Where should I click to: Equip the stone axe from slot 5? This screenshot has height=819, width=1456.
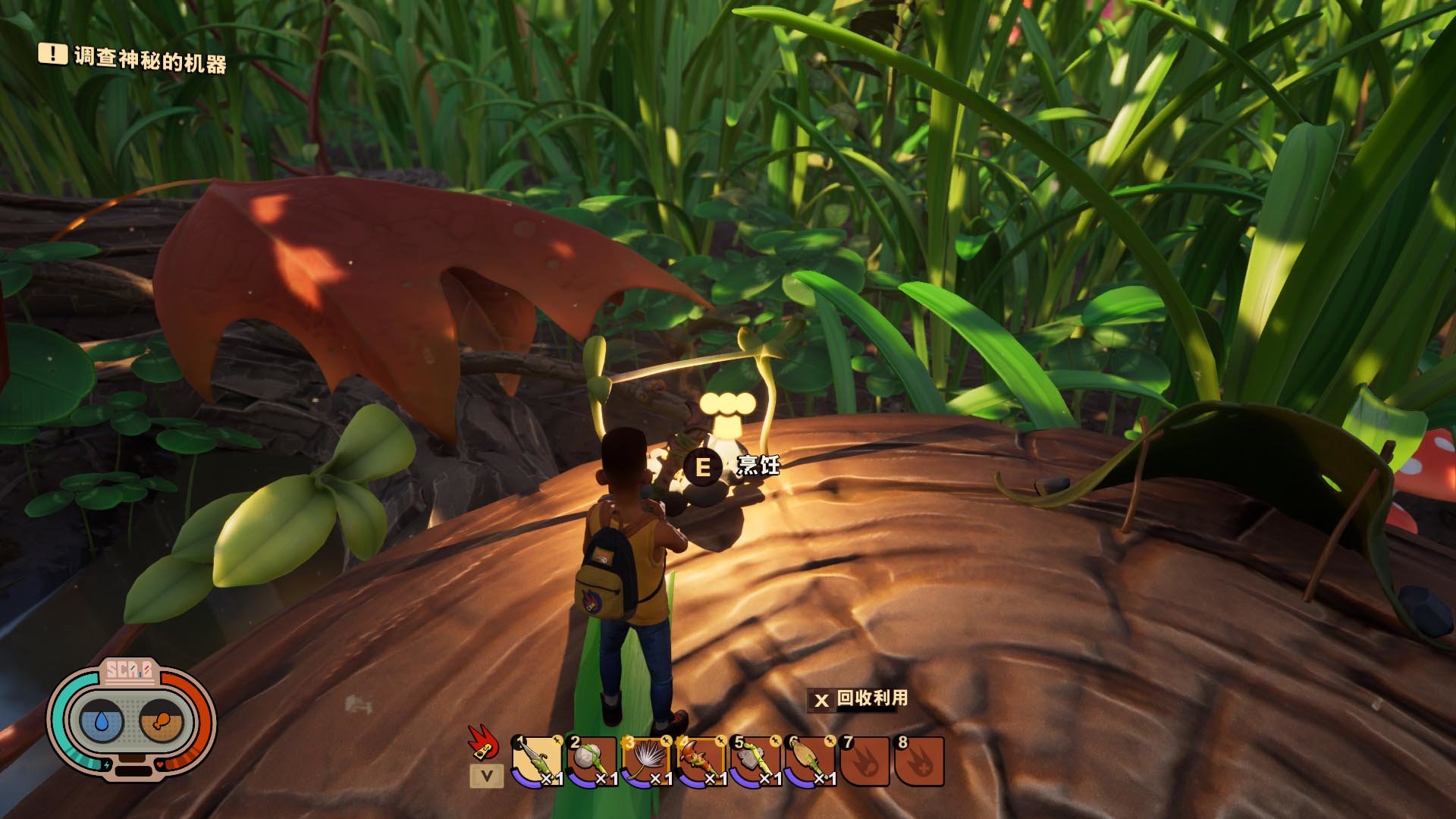[x=755, y=761]
